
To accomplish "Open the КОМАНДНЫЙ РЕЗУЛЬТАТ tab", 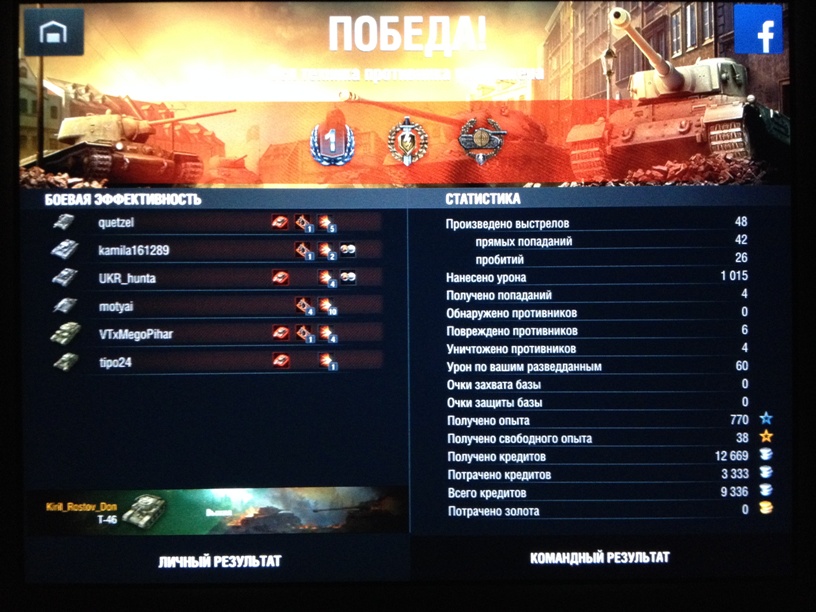I will (x=599, y=558).
